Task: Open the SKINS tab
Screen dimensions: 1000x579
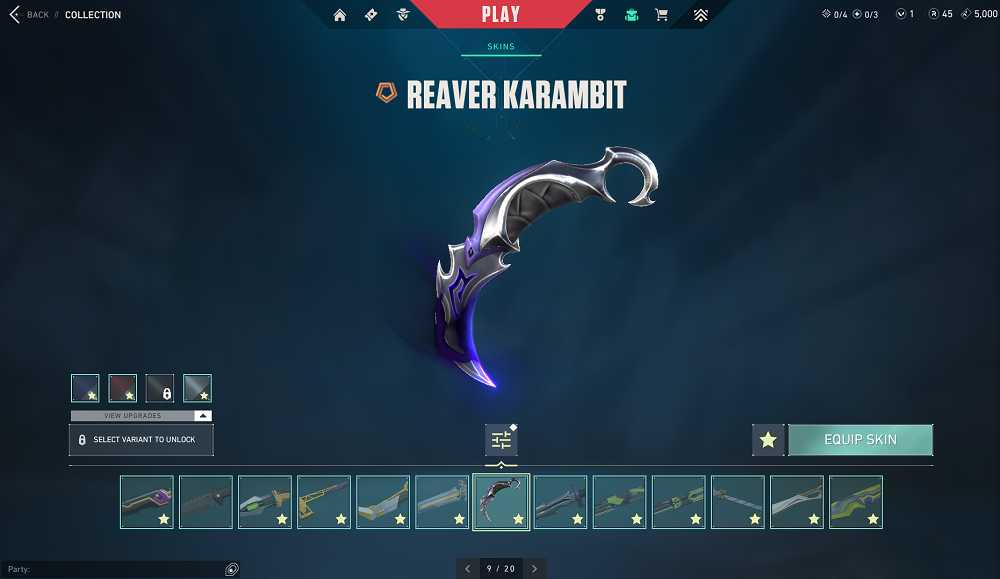Action: pyautogui.click(x=501, y=47)
